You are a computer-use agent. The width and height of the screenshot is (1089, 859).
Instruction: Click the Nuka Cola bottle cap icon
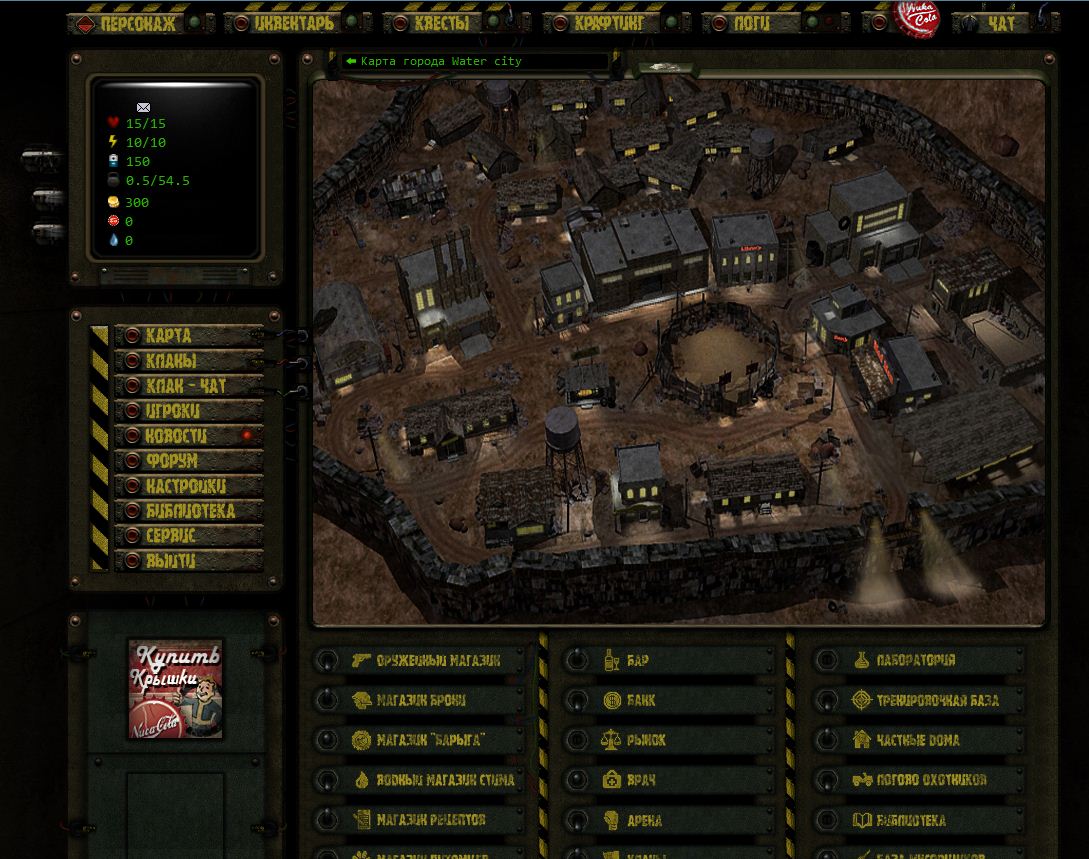(x=915, y=20)
